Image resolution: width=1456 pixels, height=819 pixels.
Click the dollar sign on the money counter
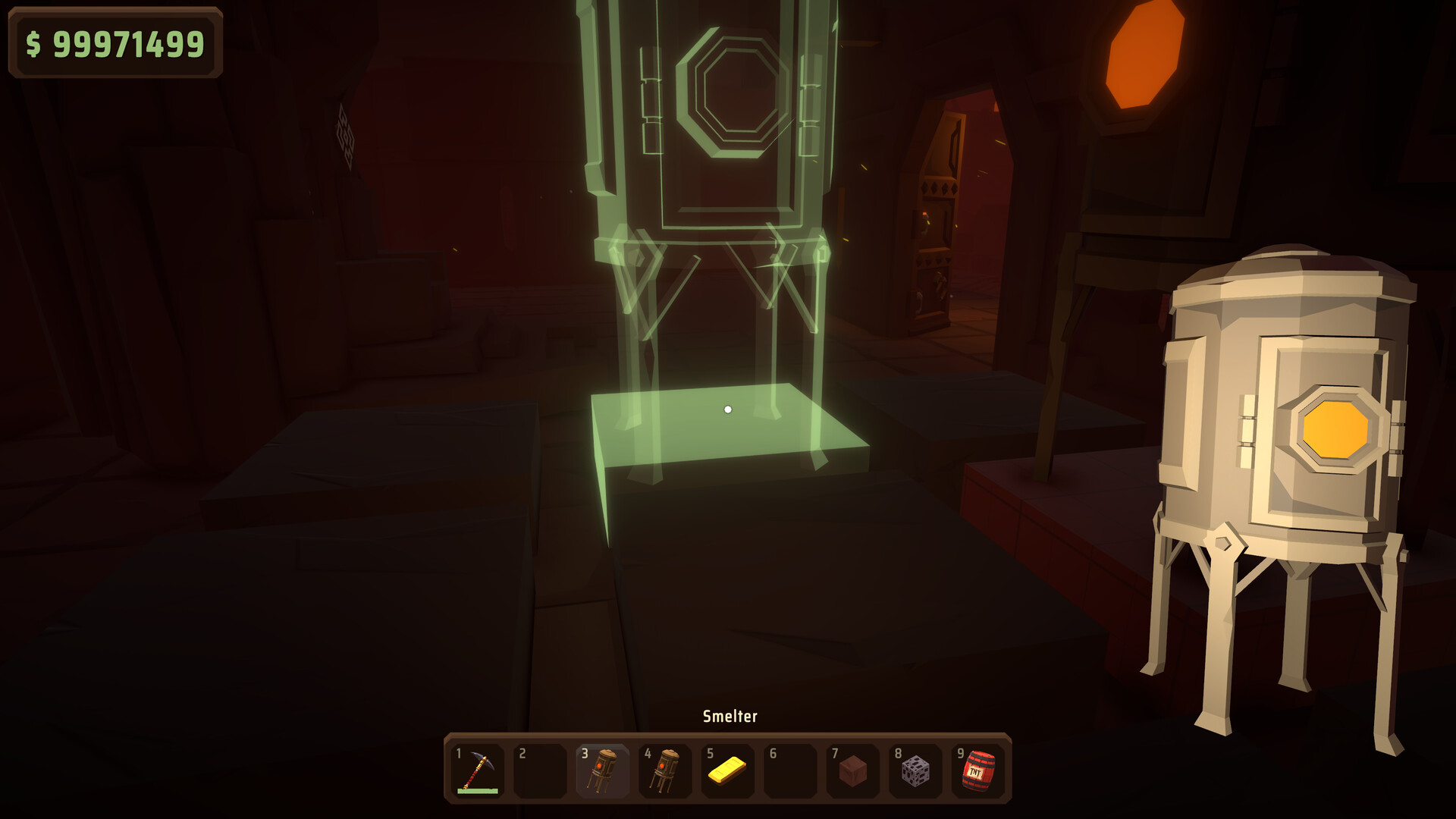tap(35, 43)
